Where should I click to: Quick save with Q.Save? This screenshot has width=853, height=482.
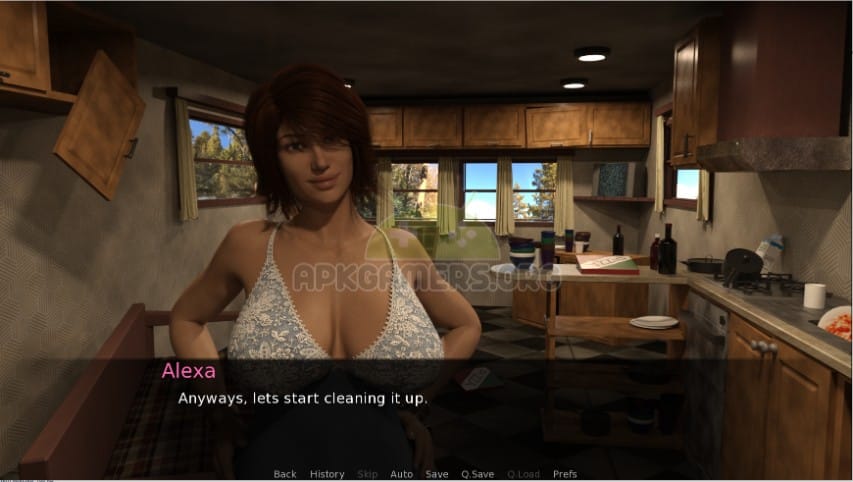coord(477,474)
